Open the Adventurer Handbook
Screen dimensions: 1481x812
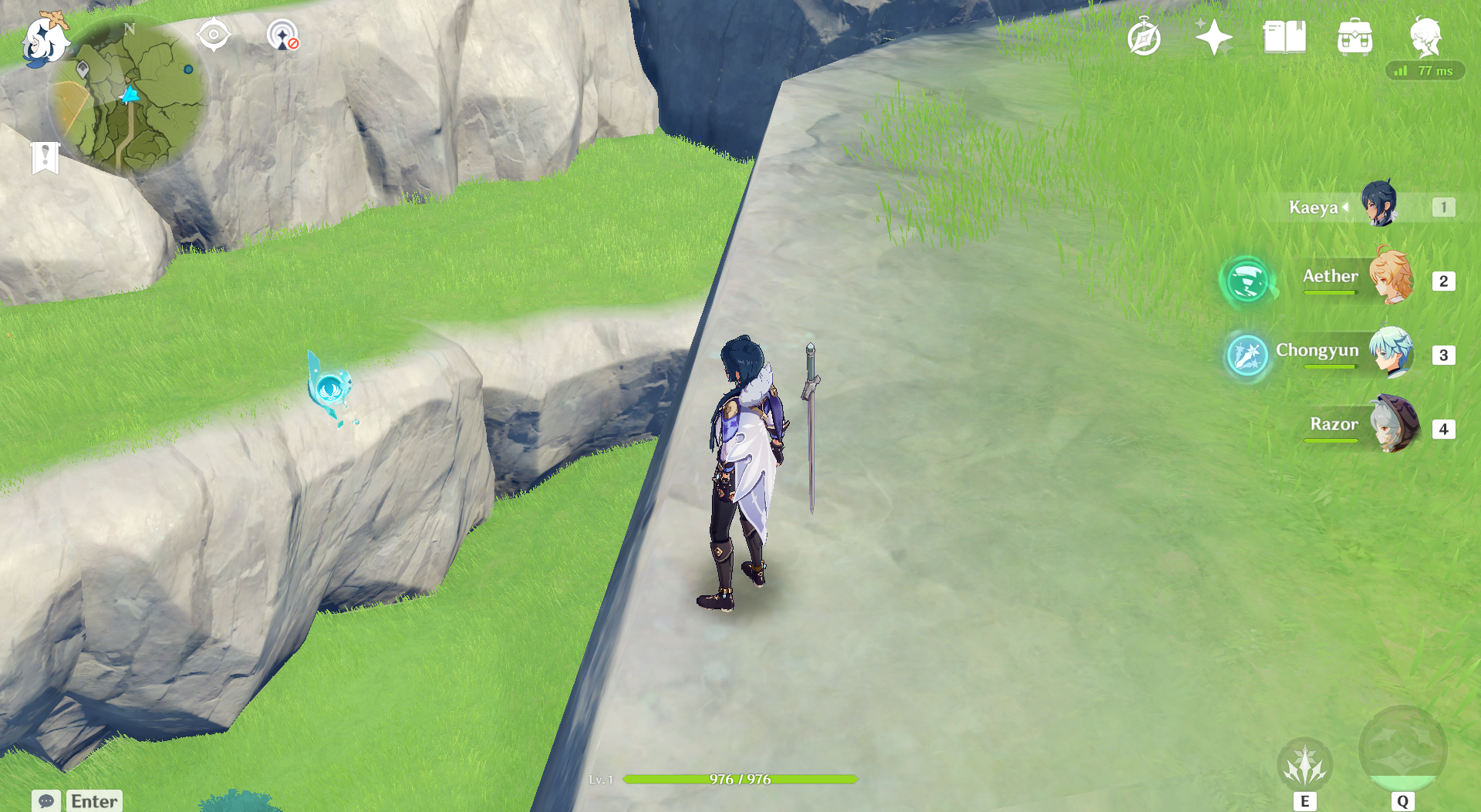tap(1284, 37)
